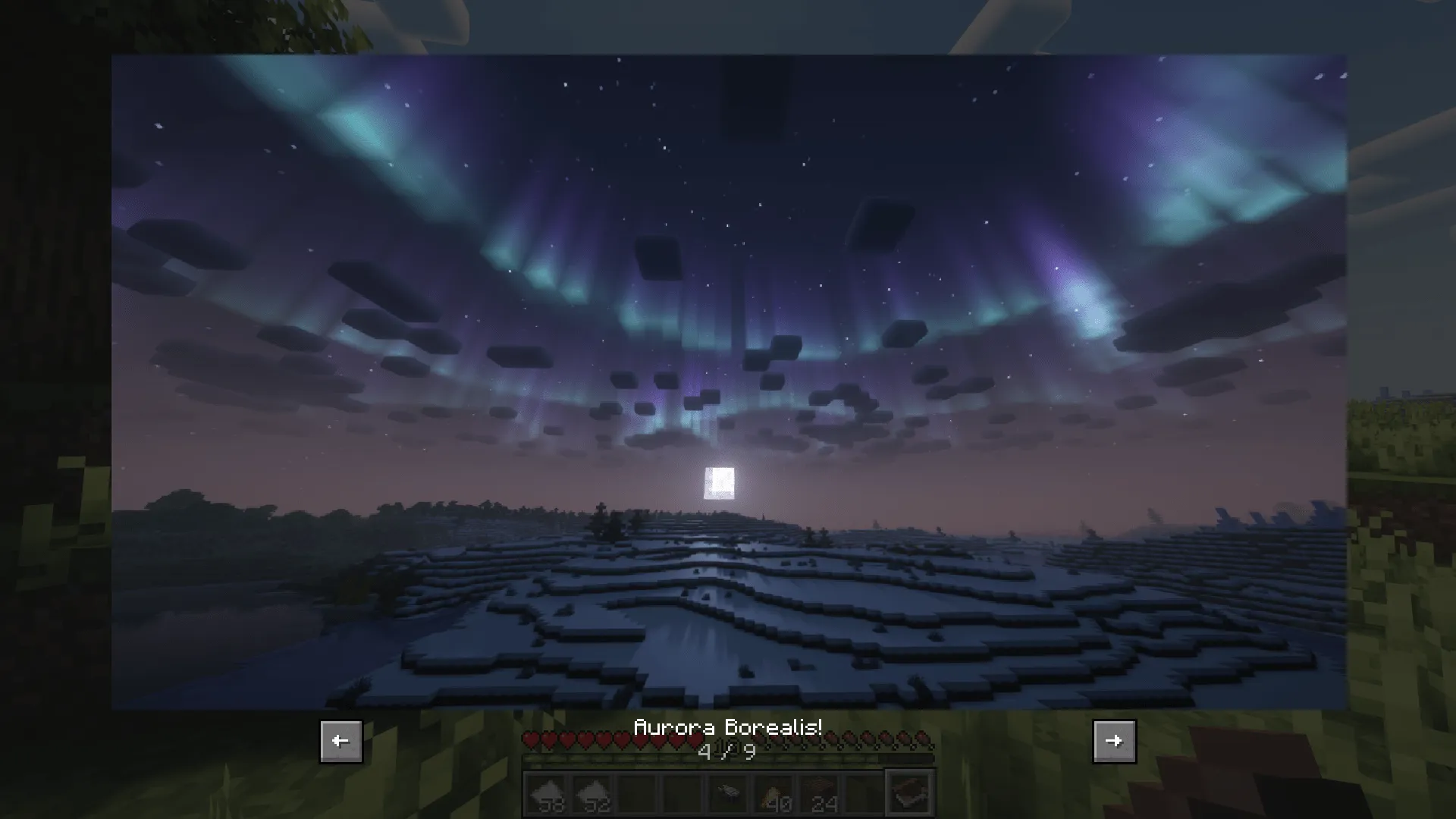This screenshot has height=819, width=1456.
Task: Click the "Aurora Borealis!" title text
Action: coord(729,726)
